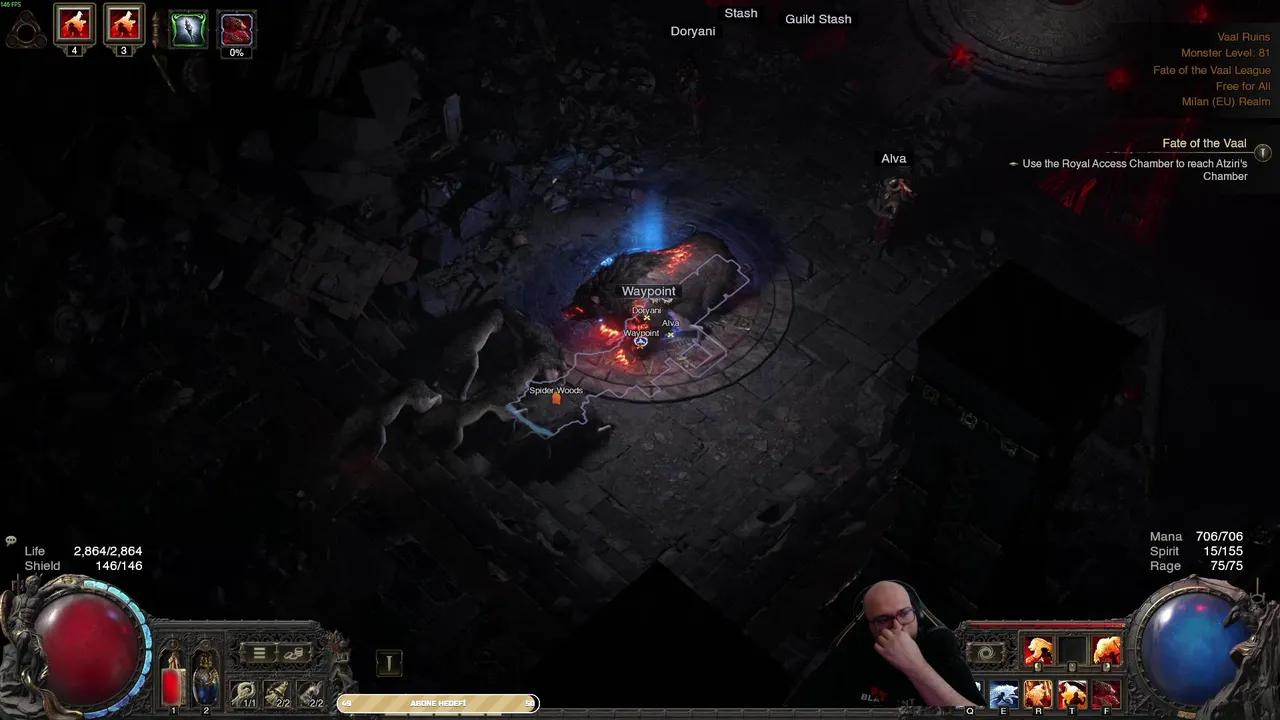Open the quest tracker circle beside Fate of the Vaal
The height and width of the screenshot is (720, 1280).
point(1262,153)
